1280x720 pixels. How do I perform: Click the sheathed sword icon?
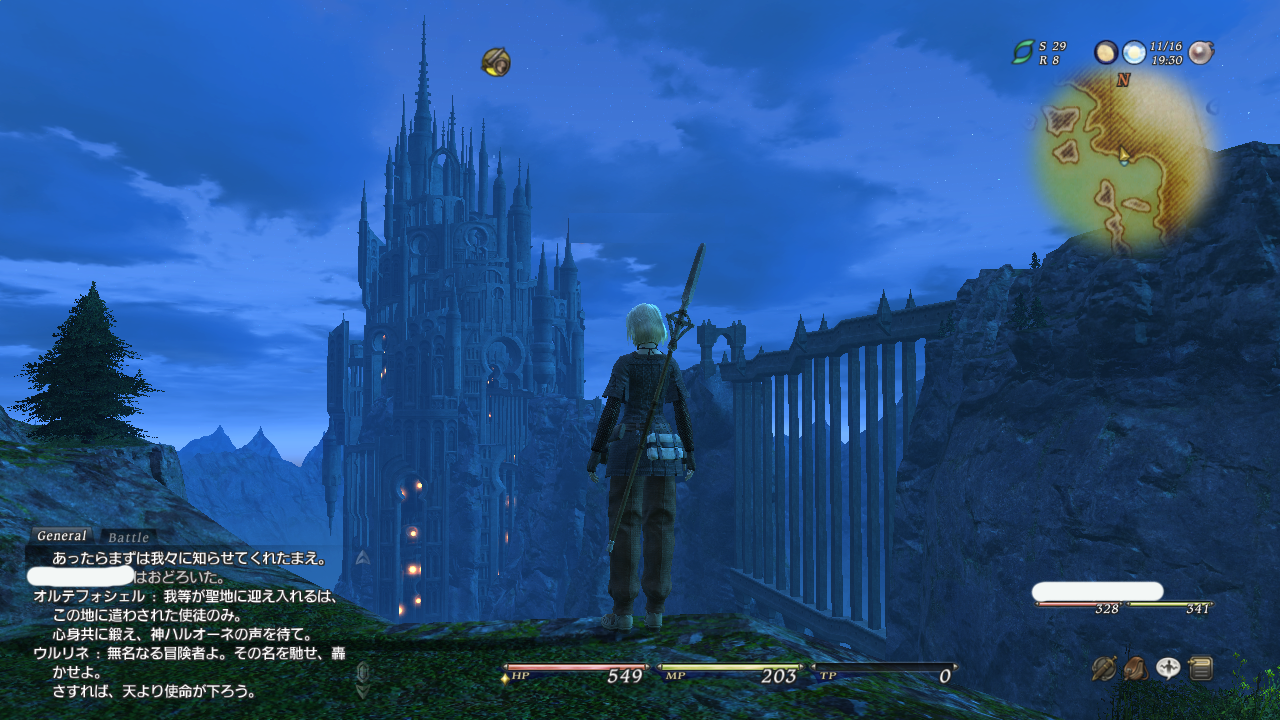pos(1104,668)
